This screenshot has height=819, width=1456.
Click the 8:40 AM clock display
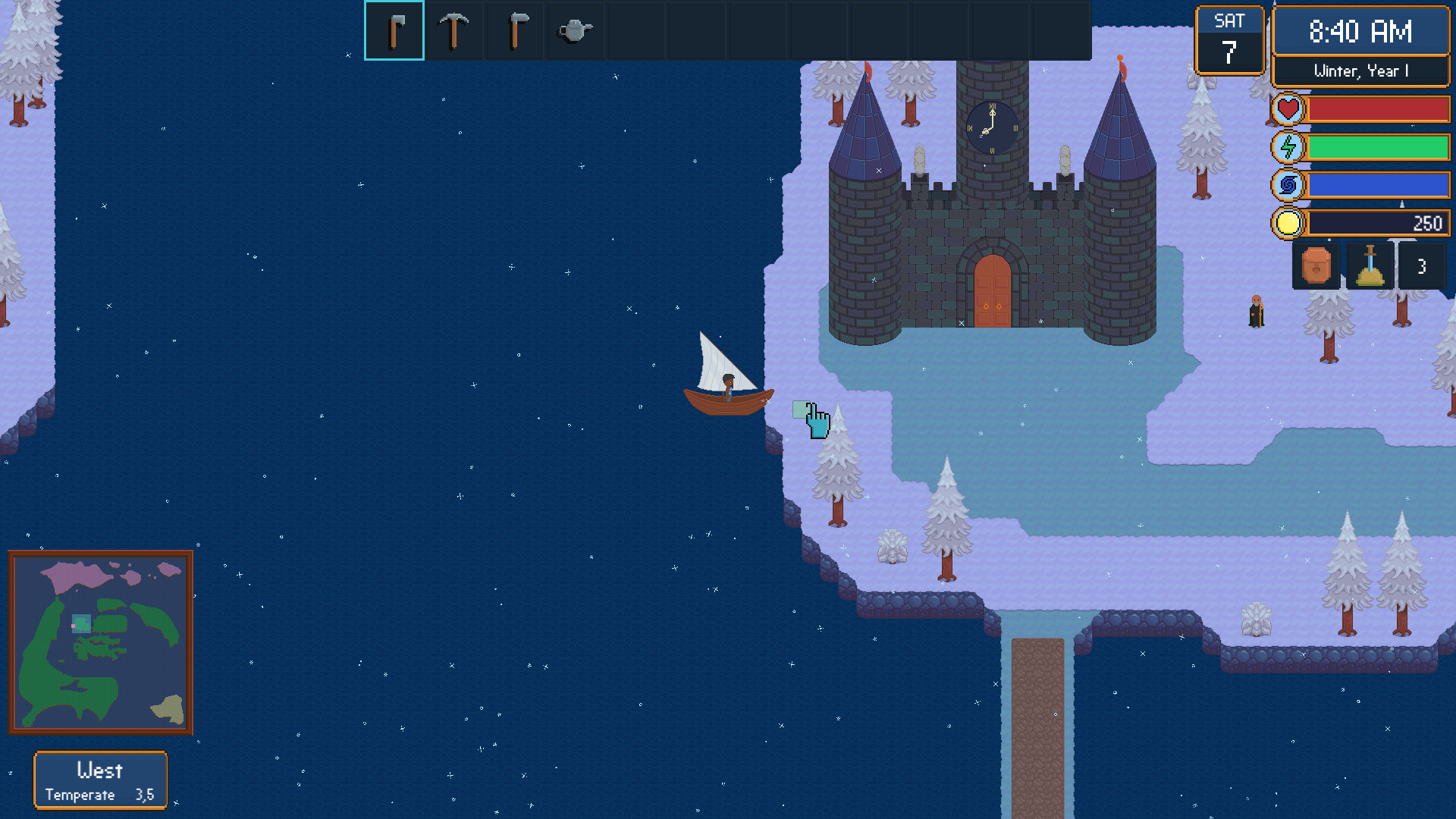click(x=1361, y=32)
